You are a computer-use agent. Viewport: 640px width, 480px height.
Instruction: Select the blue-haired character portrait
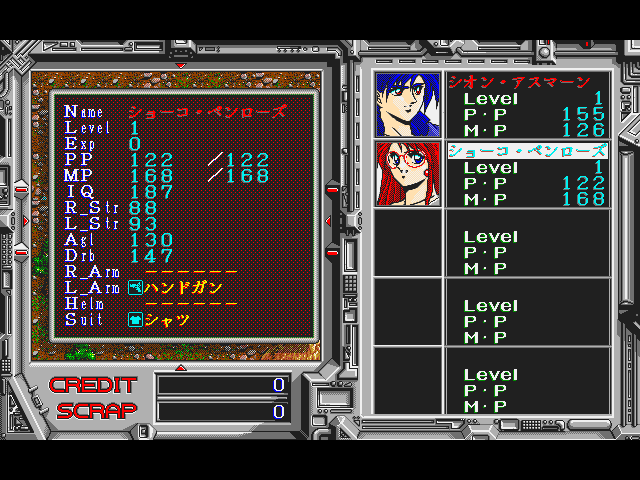pos(408,105)
